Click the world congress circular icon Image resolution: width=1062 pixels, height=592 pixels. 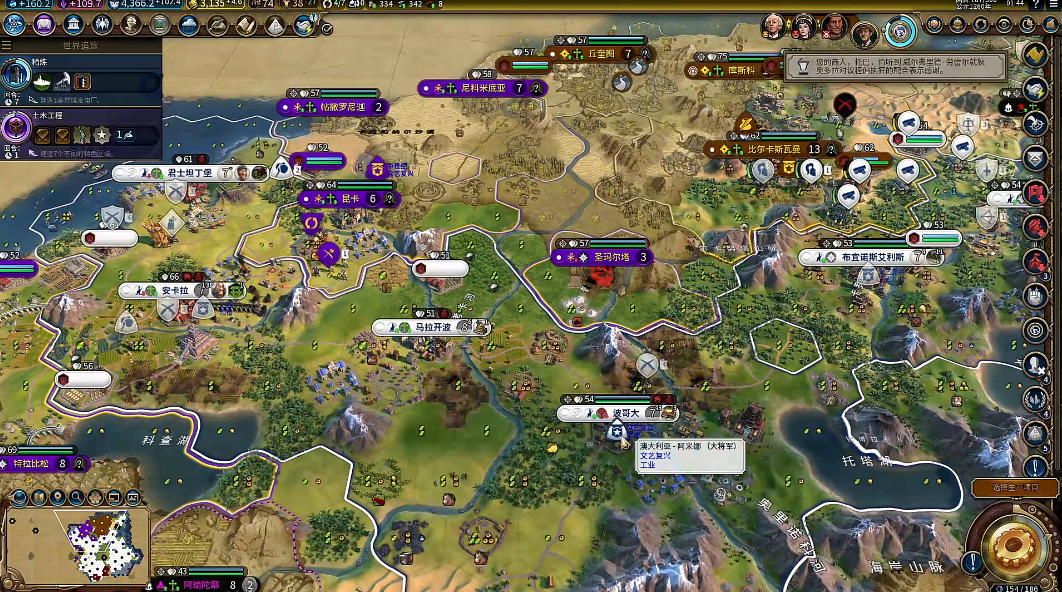[x=901, y=31]
